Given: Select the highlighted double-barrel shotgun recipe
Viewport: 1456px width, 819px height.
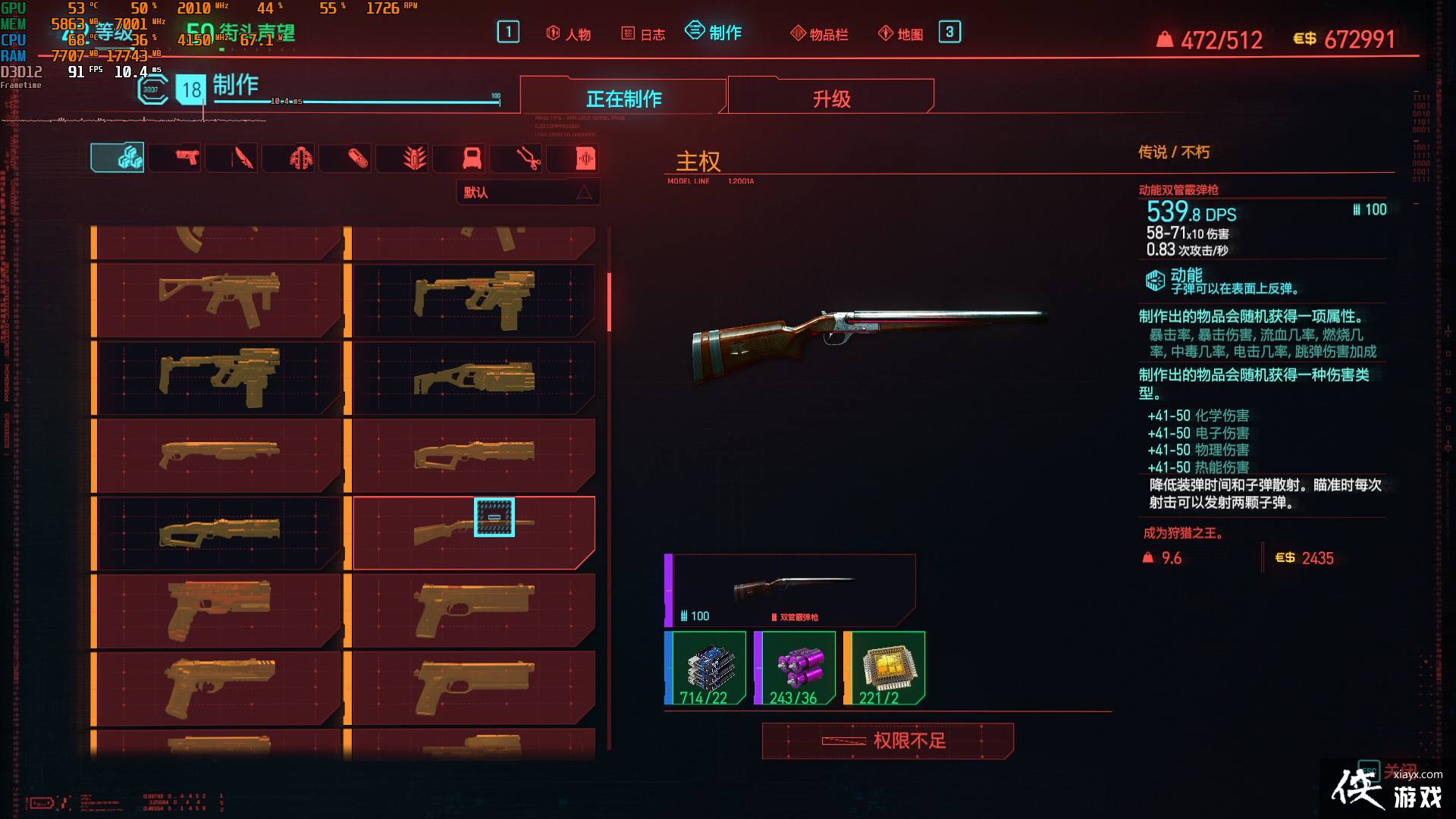Looking at the screenshot, I should pyautogui.click(x=472, y=531).
